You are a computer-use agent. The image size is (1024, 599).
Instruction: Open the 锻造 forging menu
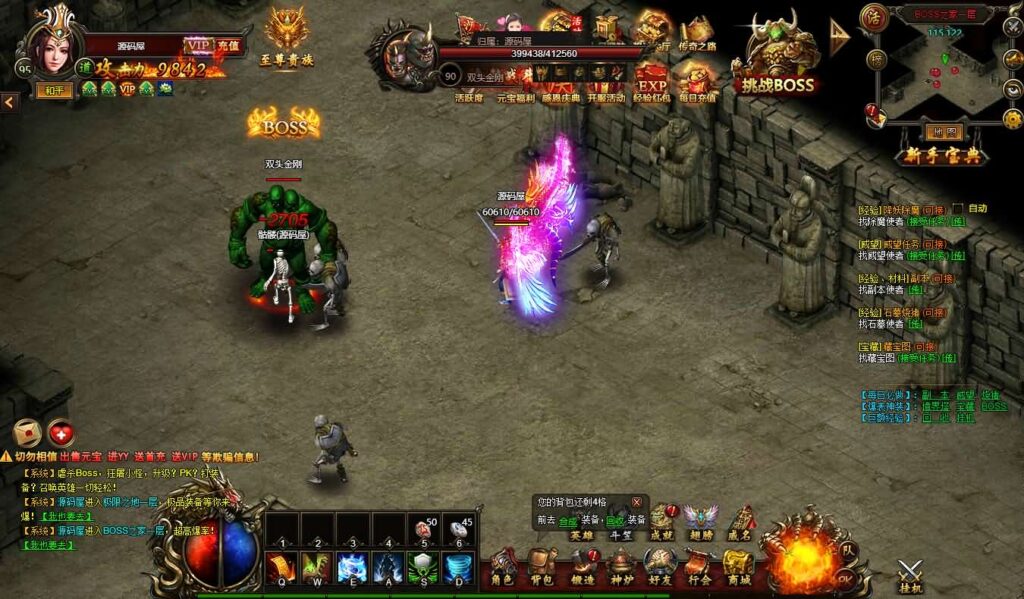[x=581, y=566]
